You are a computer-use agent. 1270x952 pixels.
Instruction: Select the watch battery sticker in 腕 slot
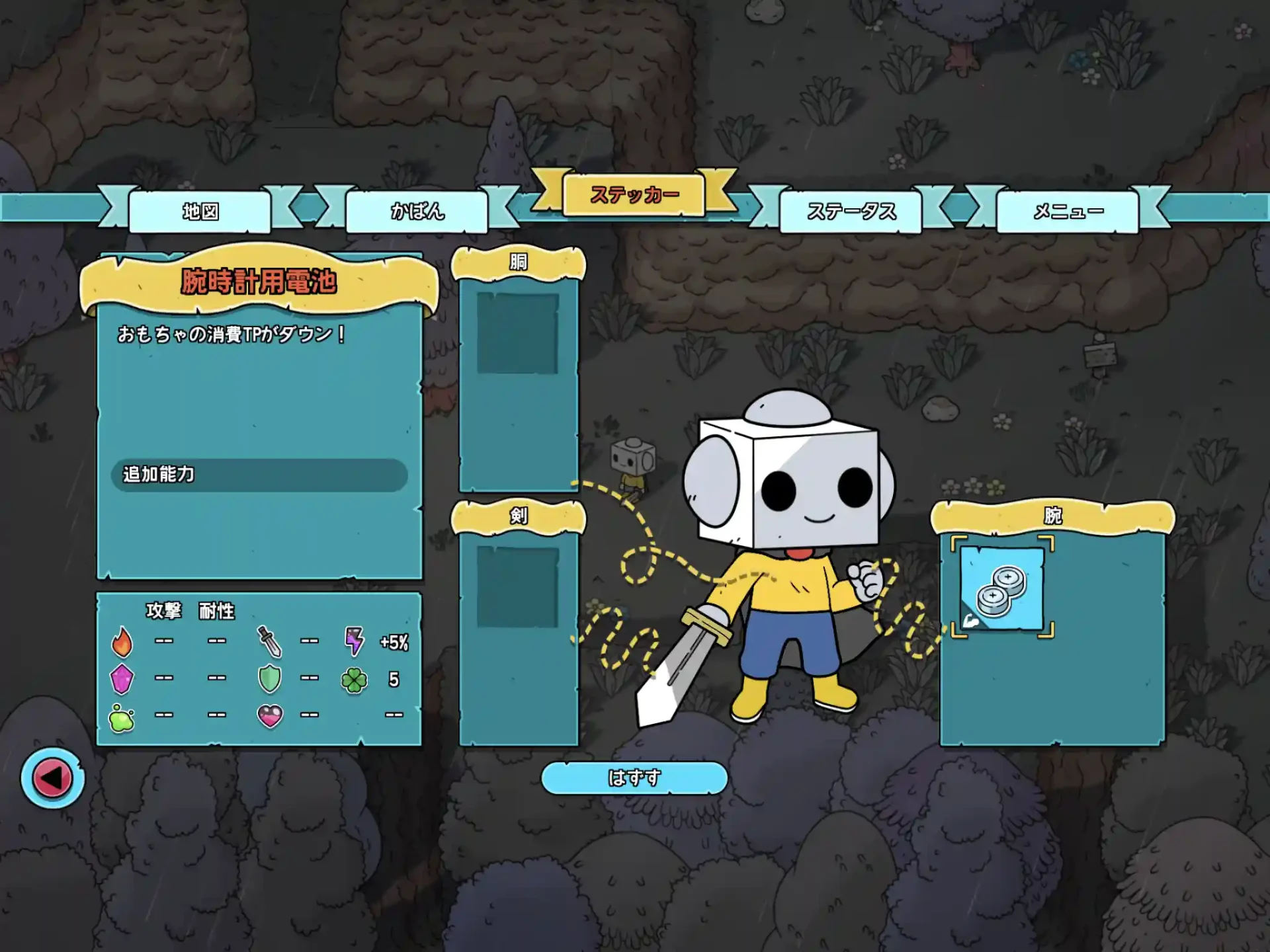1001,588
